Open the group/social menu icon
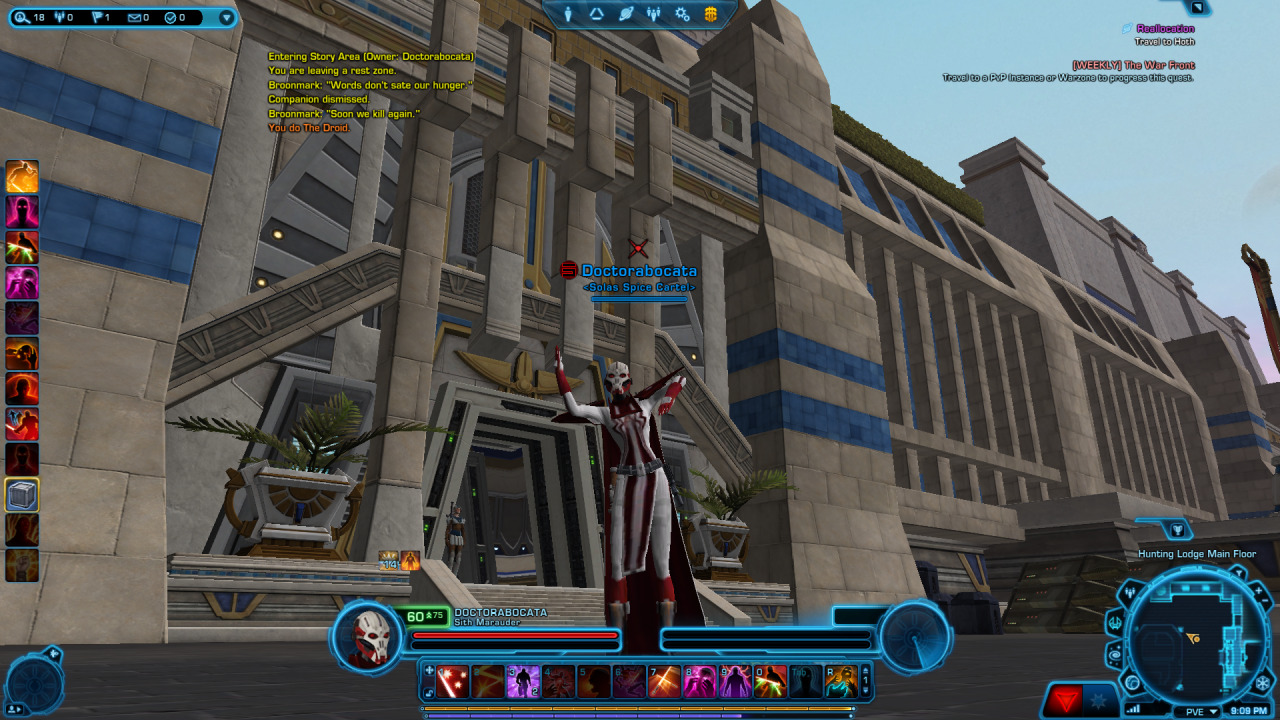 654,14
